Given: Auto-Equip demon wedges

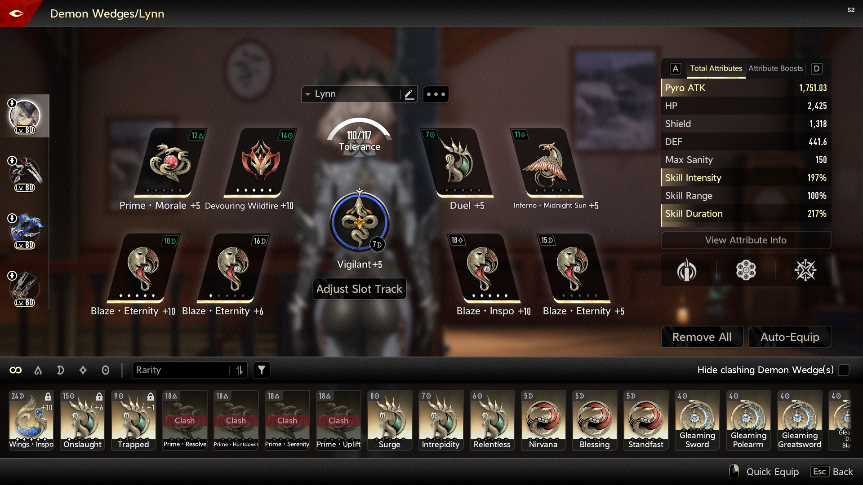Looking at the screenshot, I should point(789,337).
